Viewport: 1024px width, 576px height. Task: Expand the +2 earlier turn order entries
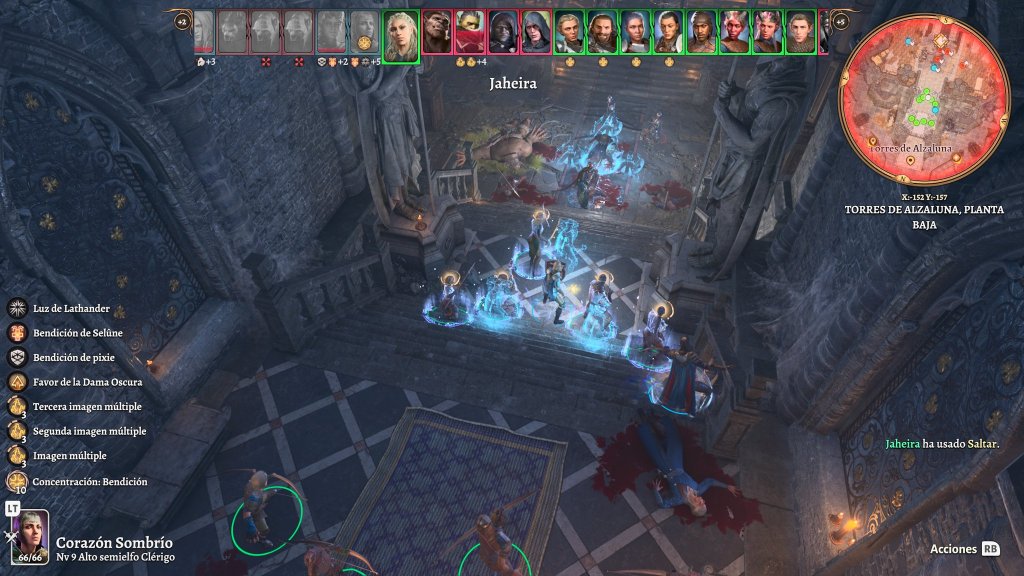click(x=181, y=20)
